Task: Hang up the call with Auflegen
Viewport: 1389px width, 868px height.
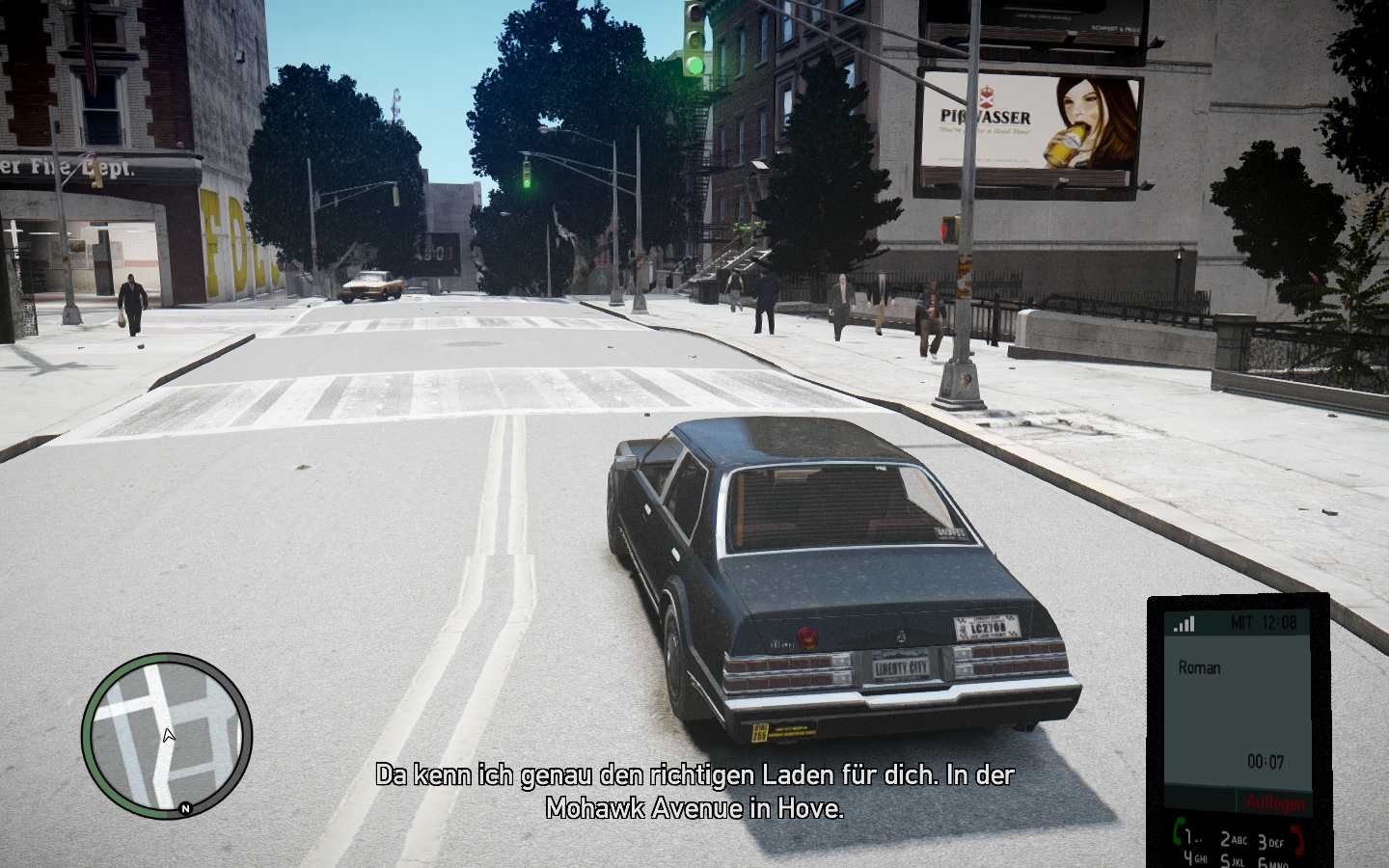Action: 1275,802
